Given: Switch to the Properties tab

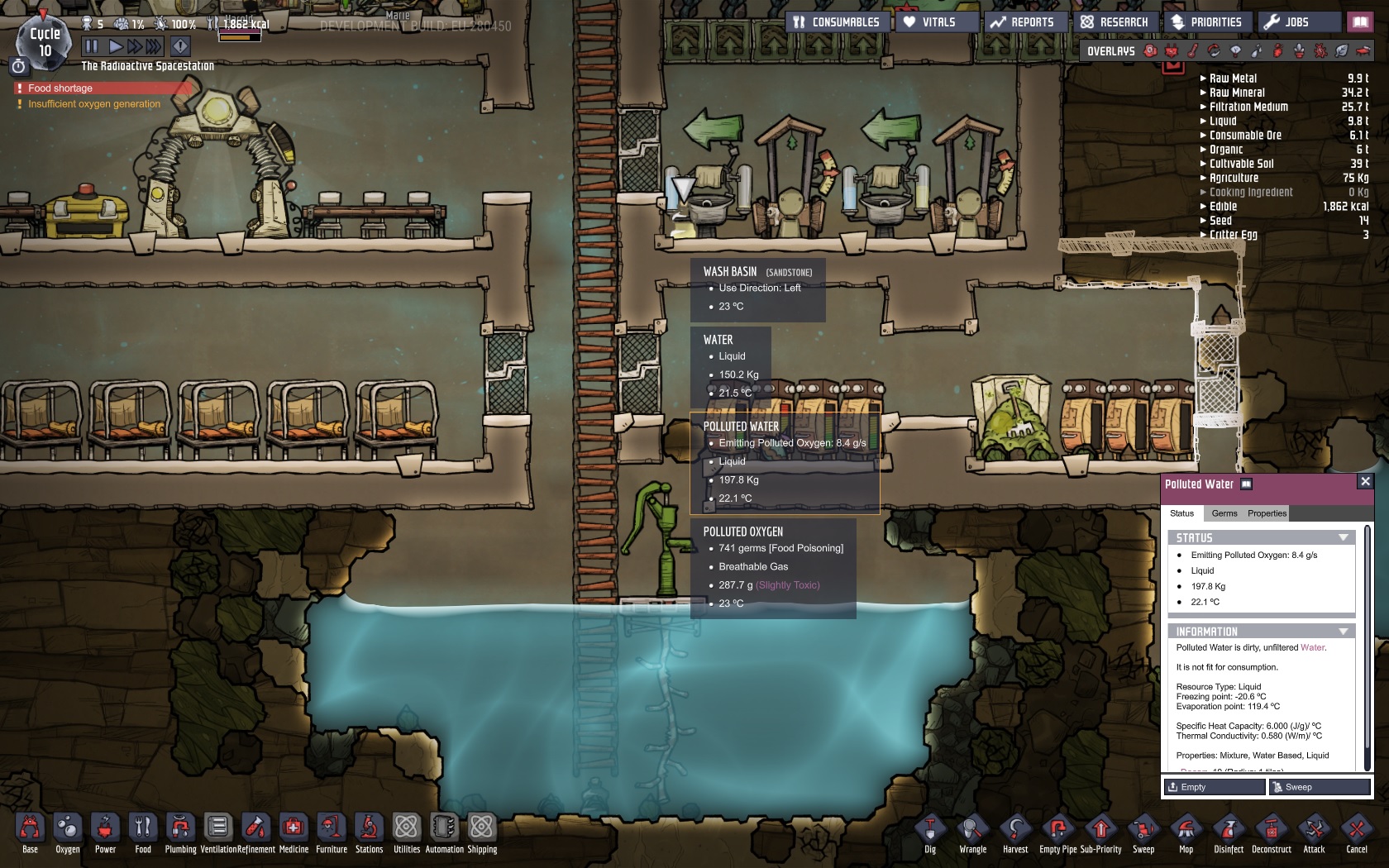Looking at the screenshot, I should [1267, 513].
